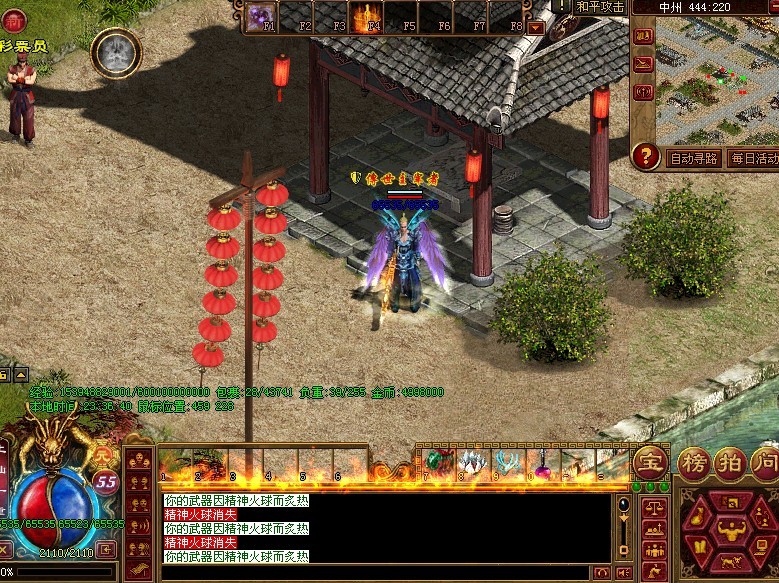
Task: Expand the skill bar dropdown arrow
Action: 536,28
